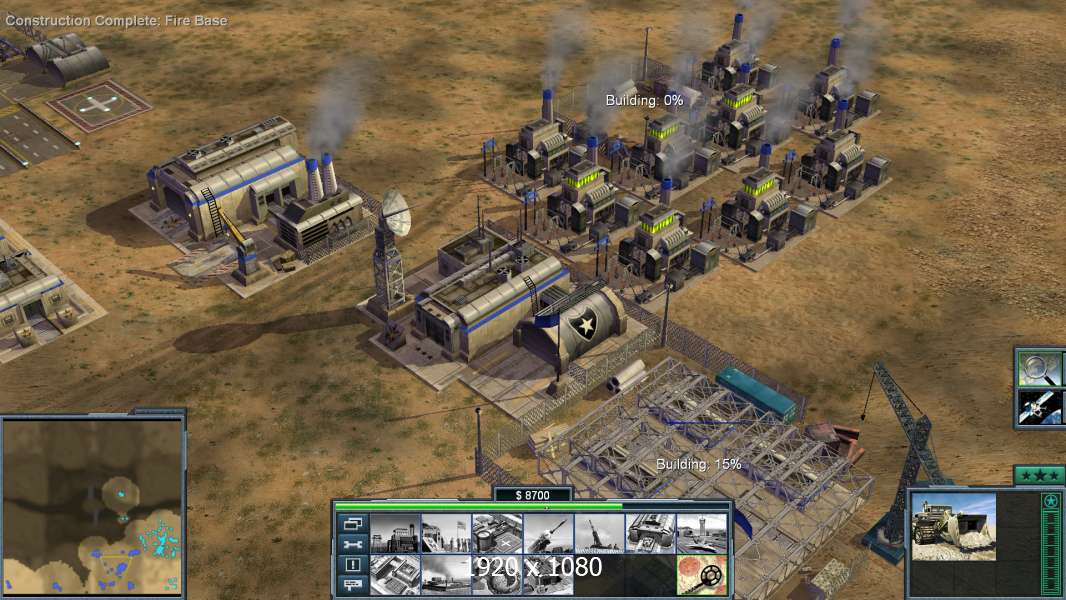
Task: Select the Strategy Center build icon
Action: pyautogui.click(x=395, y=574)
